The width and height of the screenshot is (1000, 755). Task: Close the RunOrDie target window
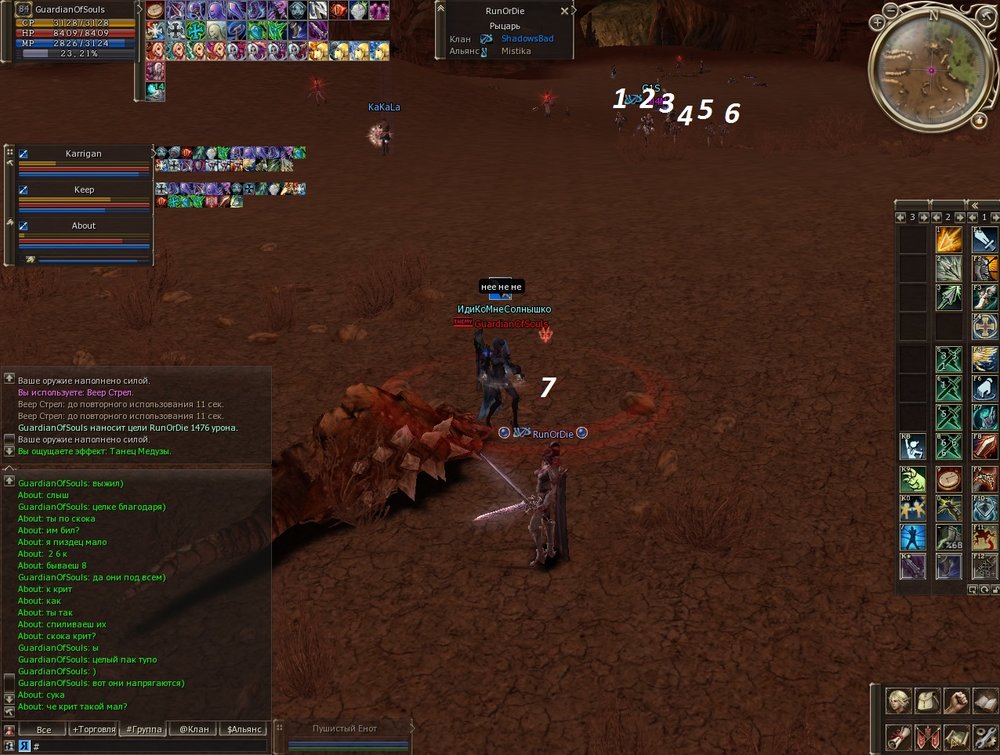[565, 10]
